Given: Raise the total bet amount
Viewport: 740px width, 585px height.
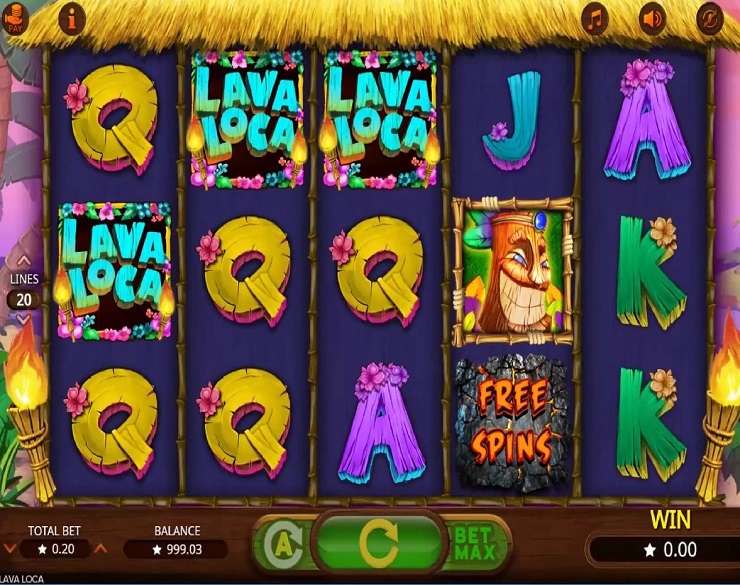Looking at the screenshot, I should click(100, 549).
